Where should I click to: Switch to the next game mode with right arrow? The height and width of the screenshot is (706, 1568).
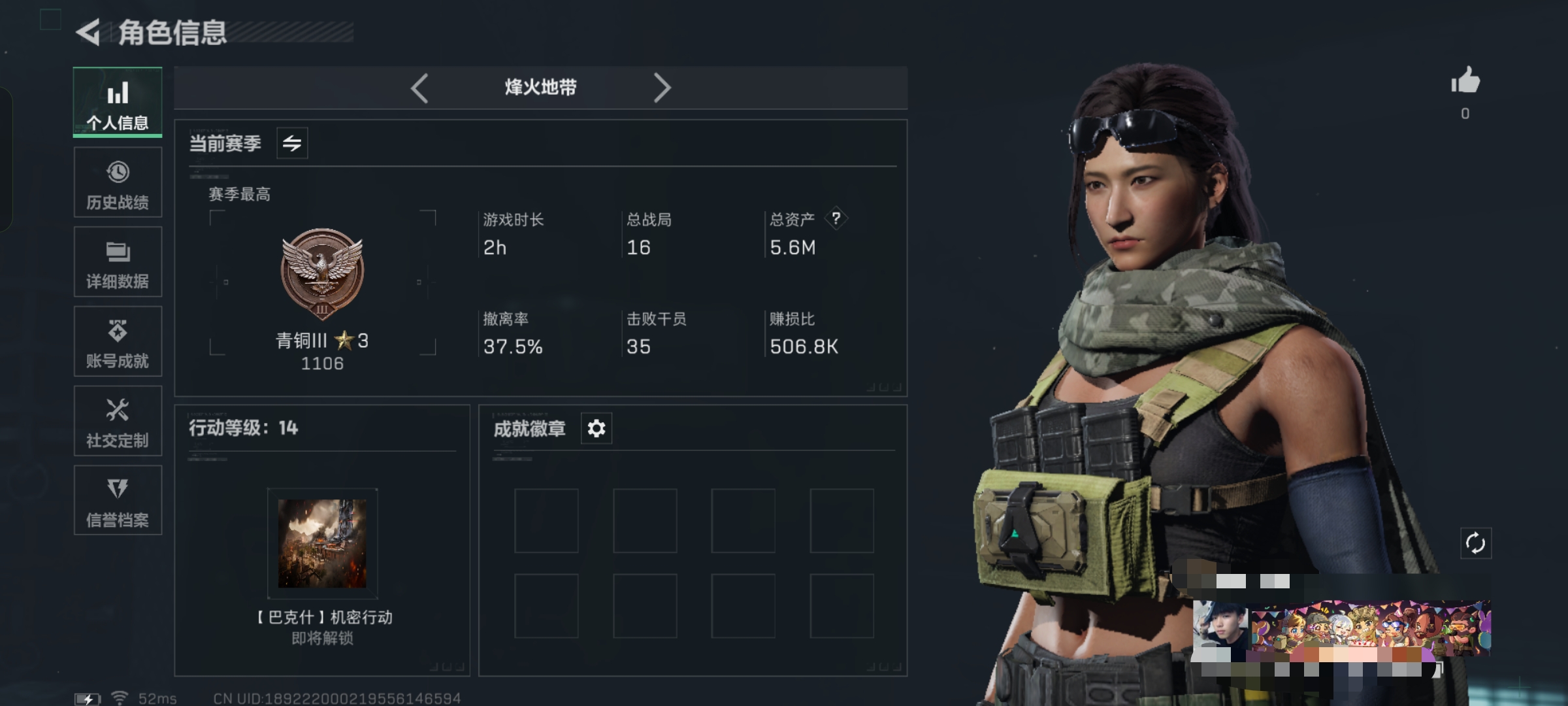click(x=662, y=88)
